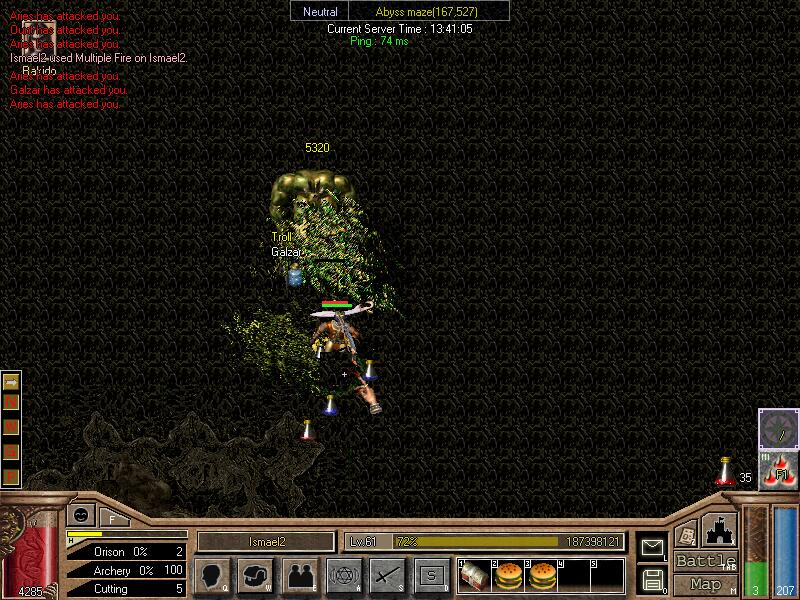Toggle Battle mode button

705,561
